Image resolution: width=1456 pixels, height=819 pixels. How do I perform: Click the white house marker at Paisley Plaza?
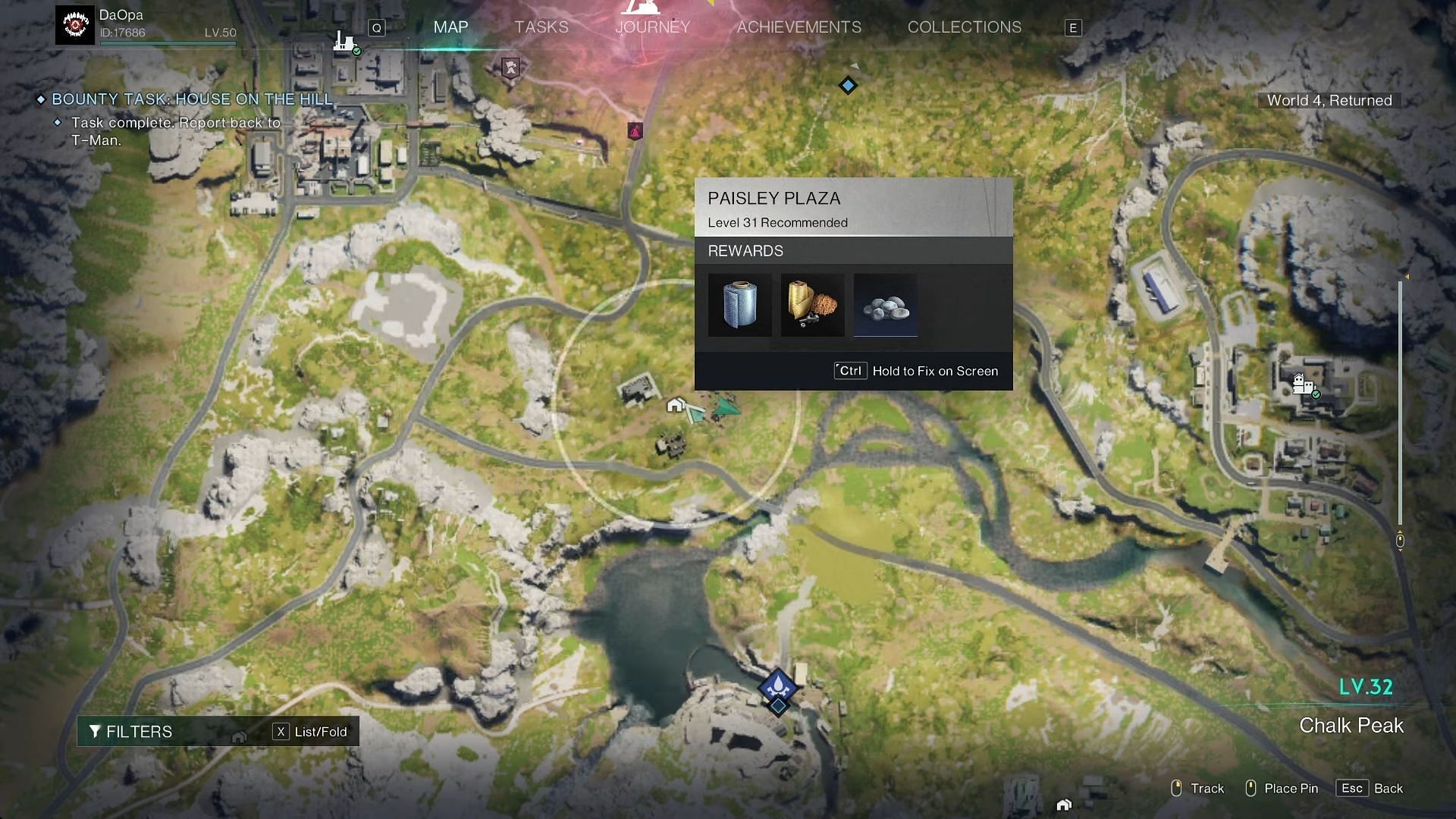coord(675,406)
